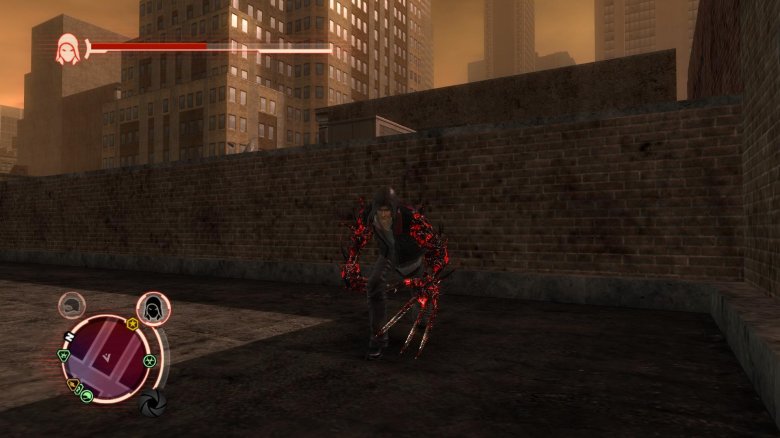
Task: Click the green biohazard marker on the minimap's right edge
Action: (x=149, y=360)
